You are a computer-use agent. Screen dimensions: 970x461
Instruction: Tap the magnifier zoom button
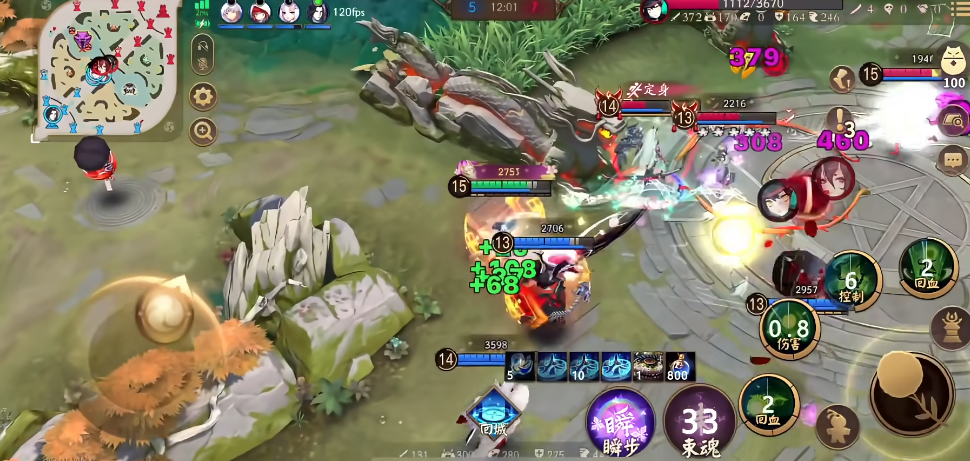coord(204,131)
